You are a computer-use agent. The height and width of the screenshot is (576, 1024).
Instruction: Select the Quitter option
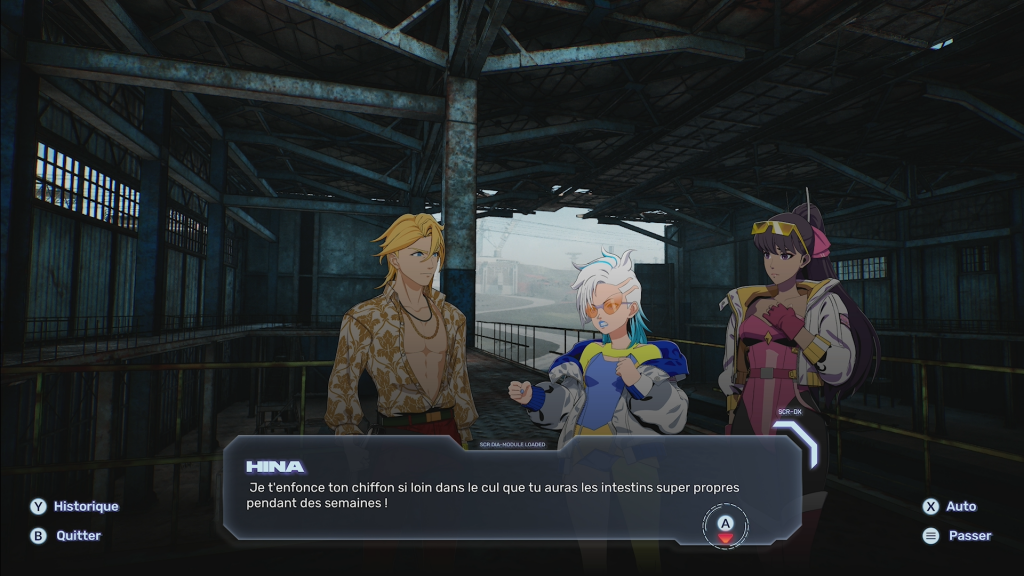point(67,535)
